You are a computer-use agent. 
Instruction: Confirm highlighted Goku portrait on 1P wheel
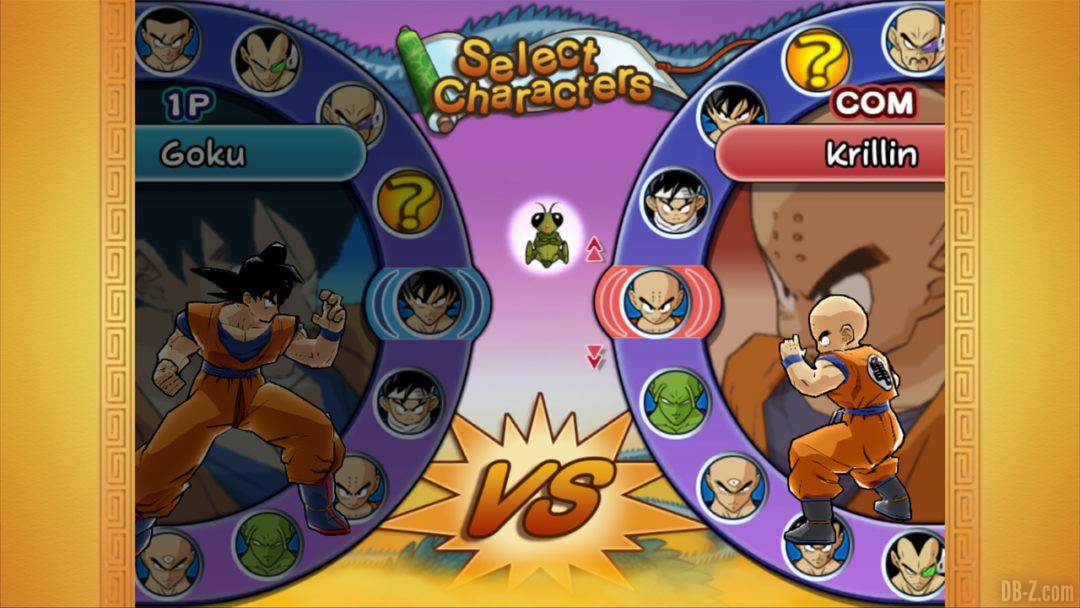click(428, 302)
